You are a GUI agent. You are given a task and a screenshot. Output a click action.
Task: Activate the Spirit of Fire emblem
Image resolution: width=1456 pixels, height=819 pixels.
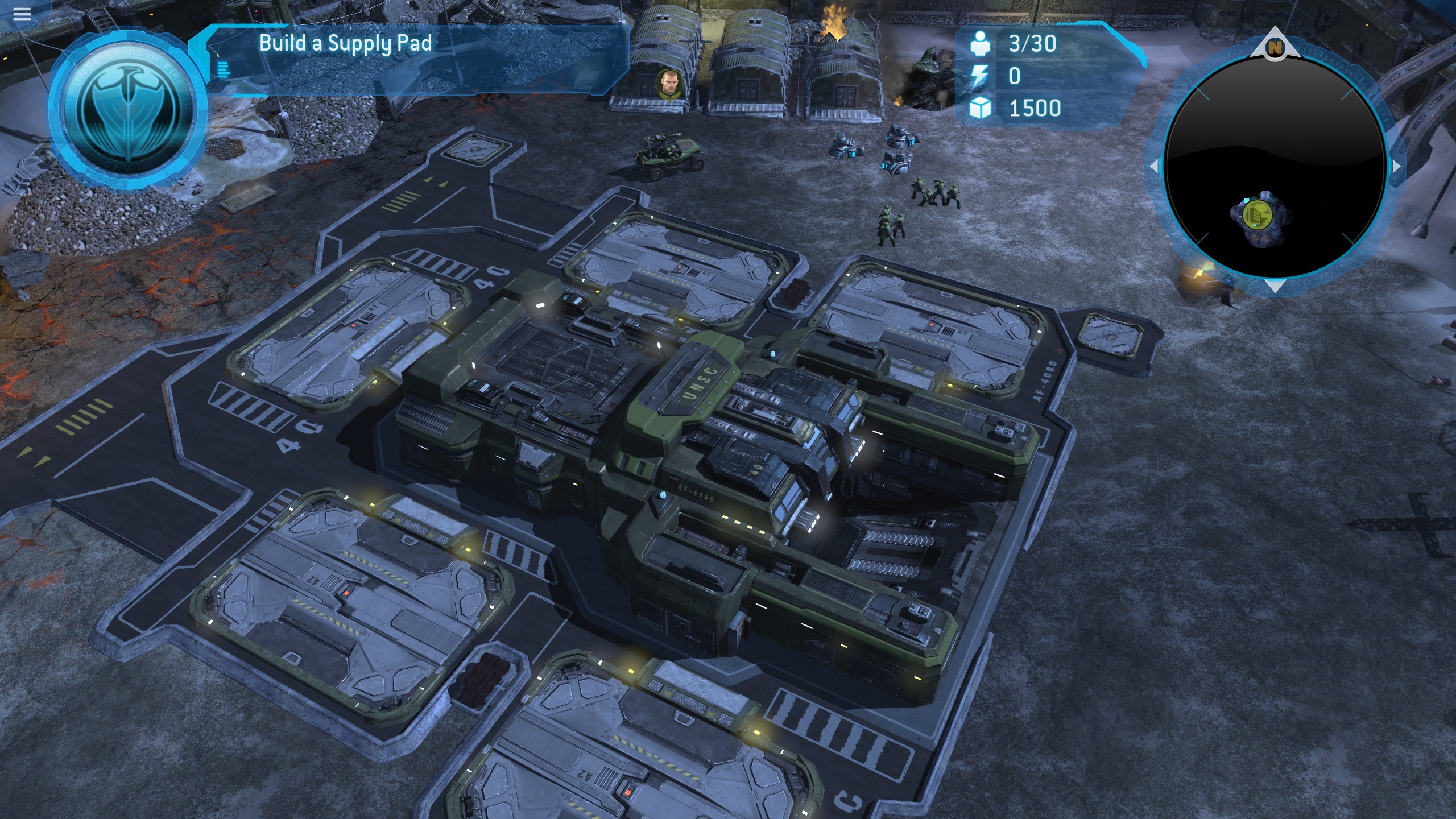point(129,111)
